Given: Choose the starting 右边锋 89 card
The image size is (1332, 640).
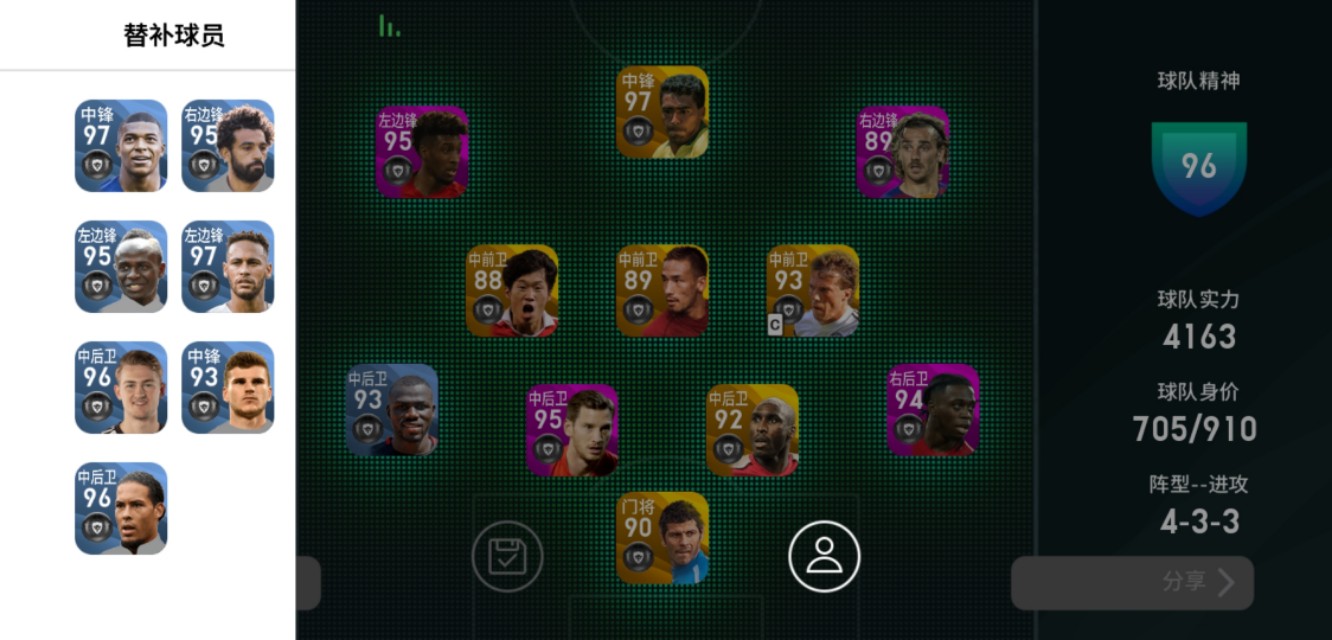Looking at the screenshot, I should tap(902, 152).
